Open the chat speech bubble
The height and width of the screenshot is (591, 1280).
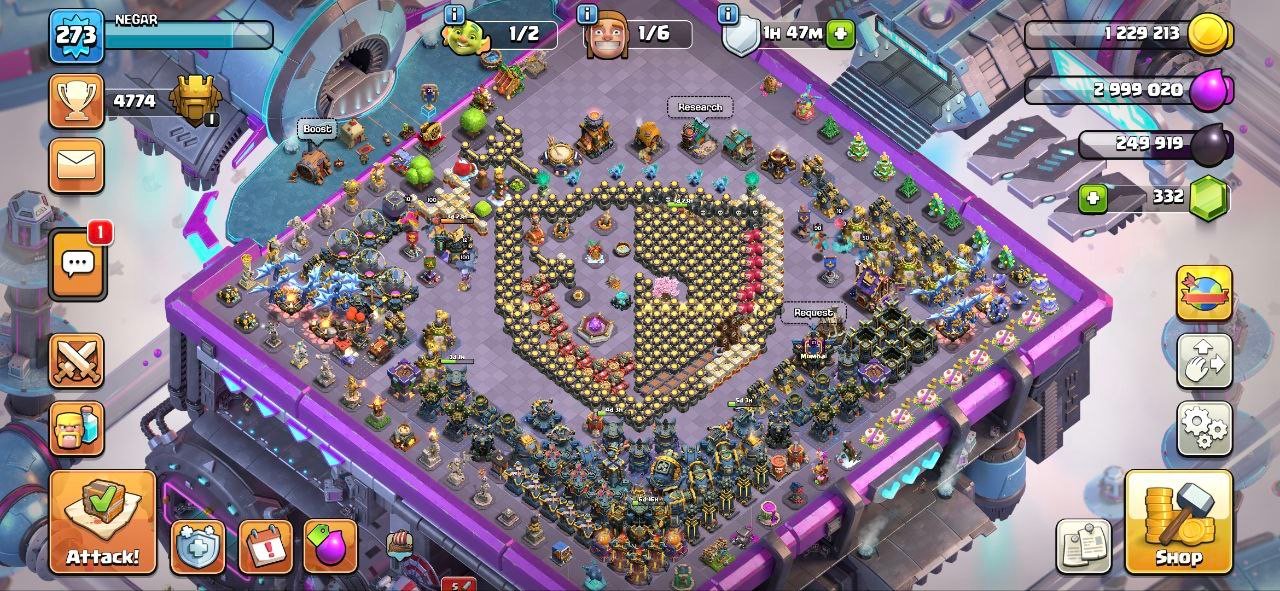pos(77,264)
